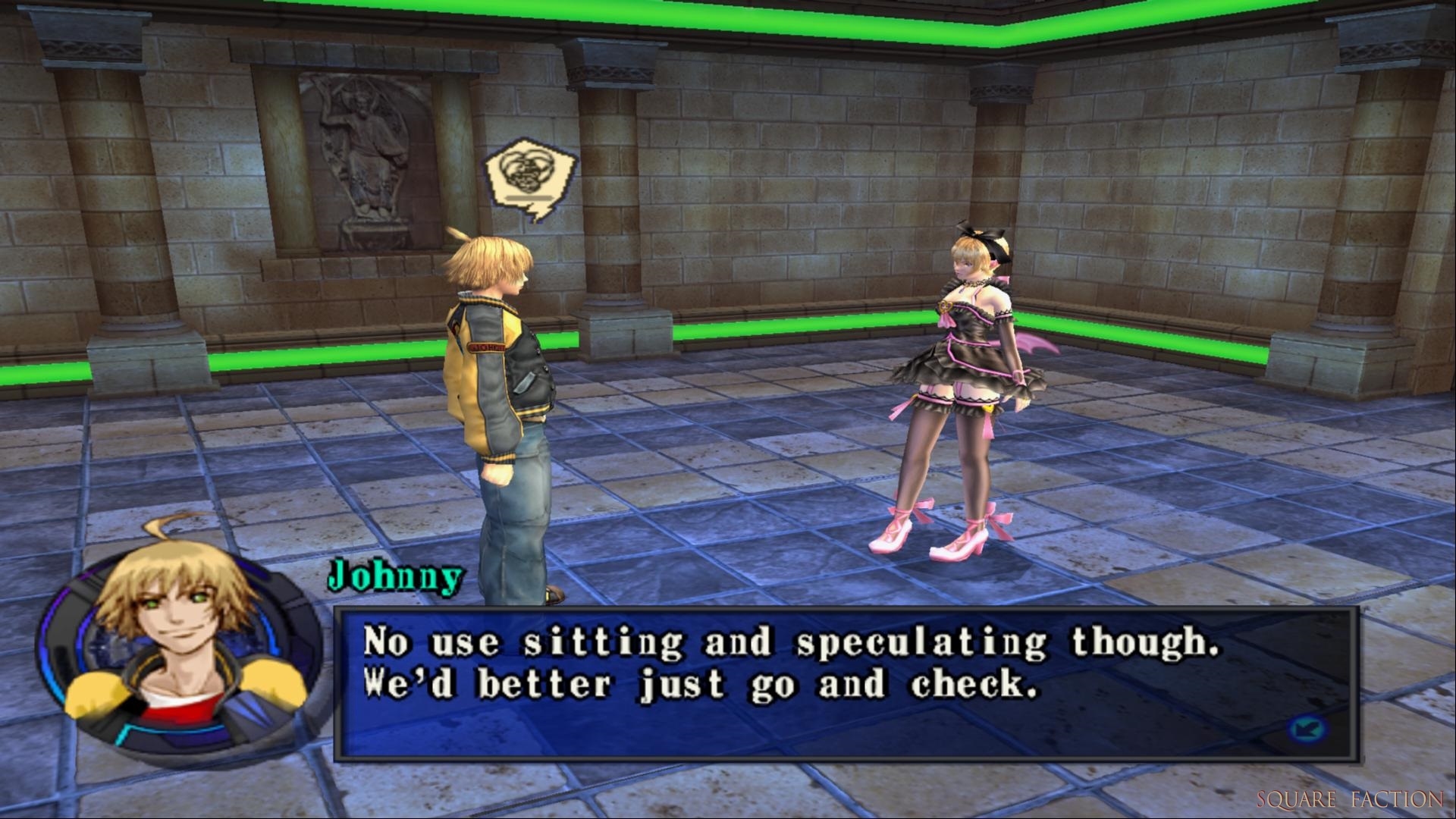The width and height of the screenshot is (1456, 819).
Task: Click the dialogue advance arrow icon
Action: point(1306,730)
